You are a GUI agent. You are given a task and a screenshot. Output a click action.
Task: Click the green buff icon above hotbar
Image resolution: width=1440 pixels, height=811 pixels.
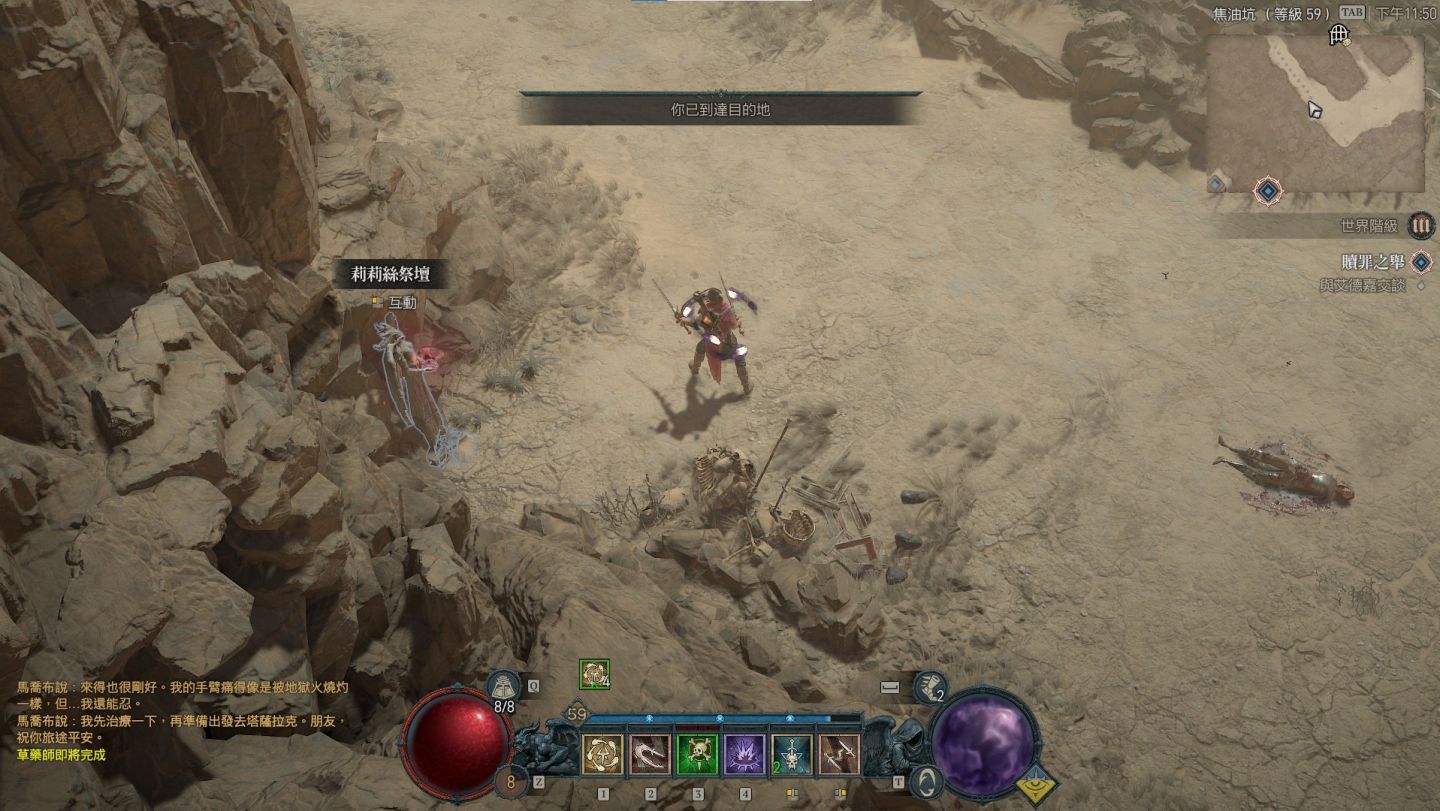click(594, 674)
